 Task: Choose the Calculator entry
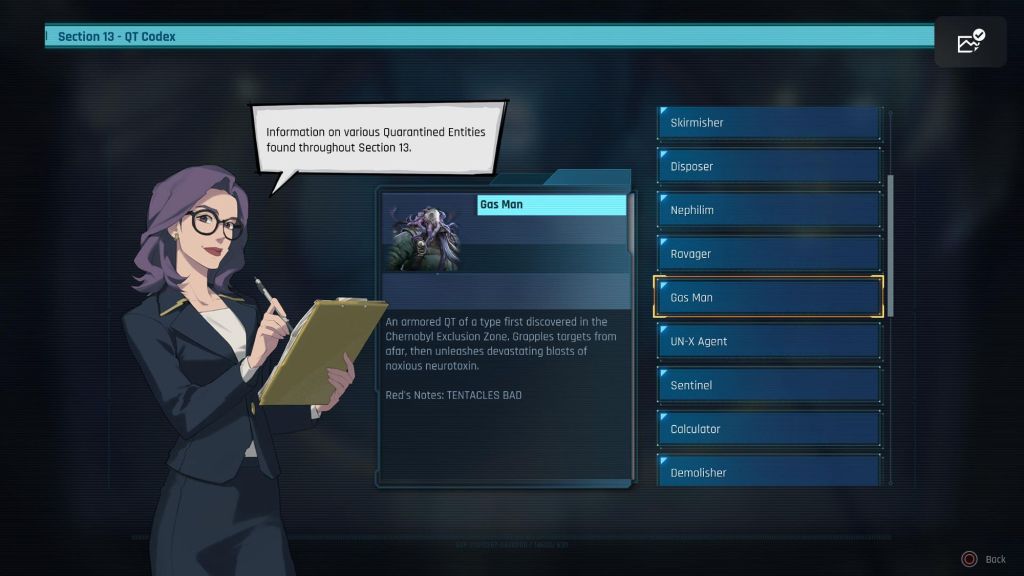[768, 429]
